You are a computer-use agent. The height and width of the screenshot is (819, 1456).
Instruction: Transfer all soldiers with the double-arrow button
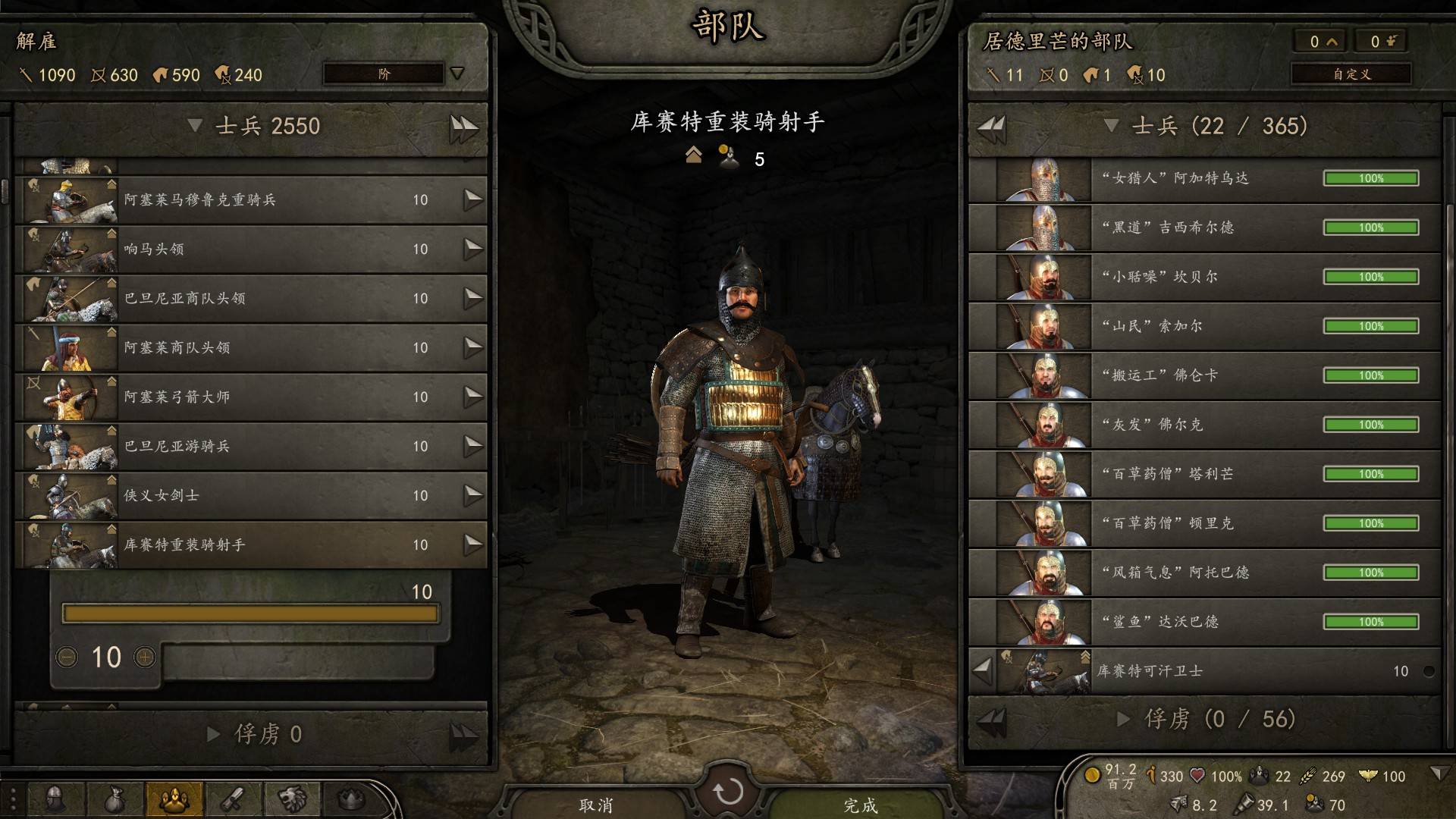(x=463, y=127)
